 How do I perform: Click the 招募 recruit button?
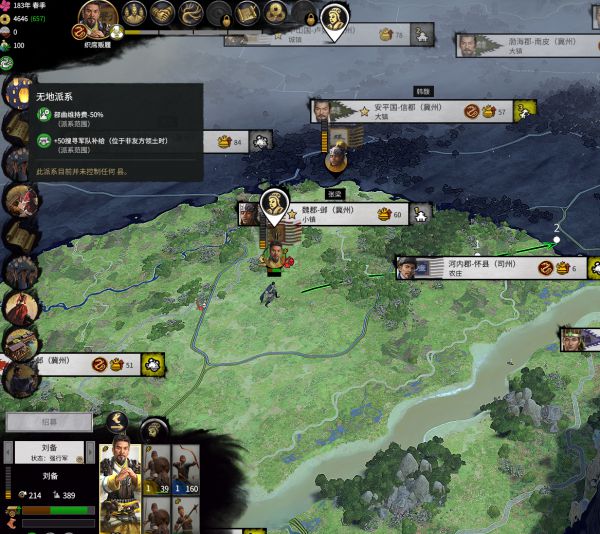pyautogui.click(x=49, y=422)
